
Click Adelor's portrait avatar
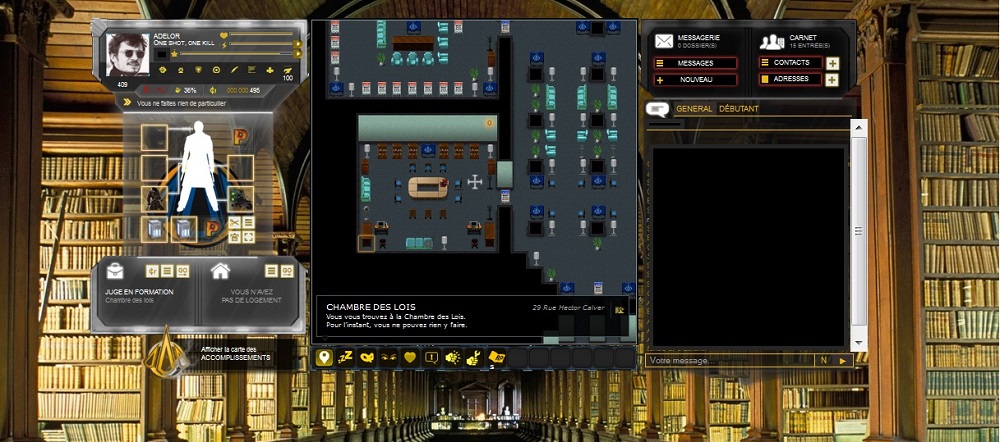127,54
